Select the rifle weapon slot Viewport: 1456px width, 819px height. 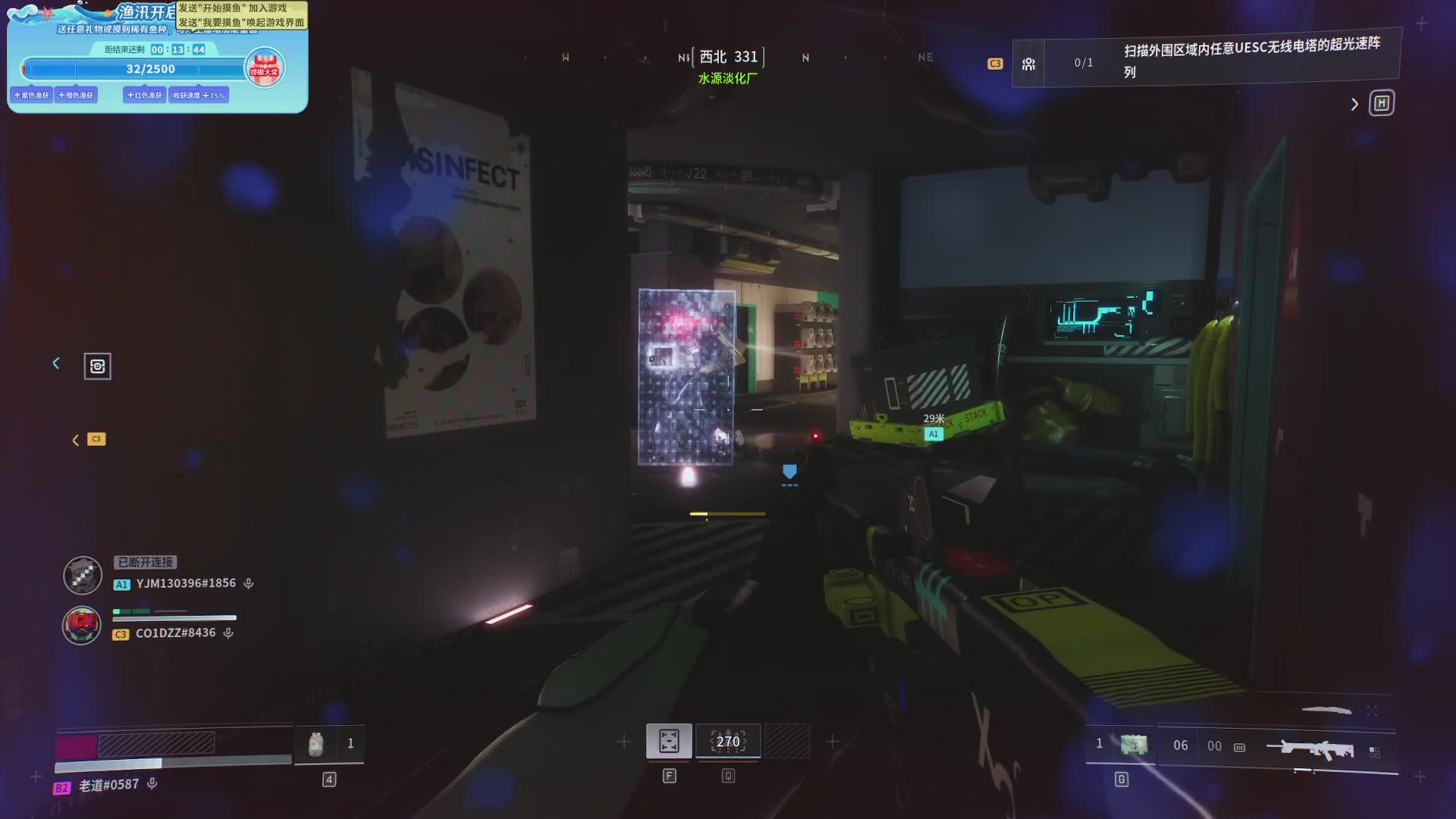(x=1310, y=748)
